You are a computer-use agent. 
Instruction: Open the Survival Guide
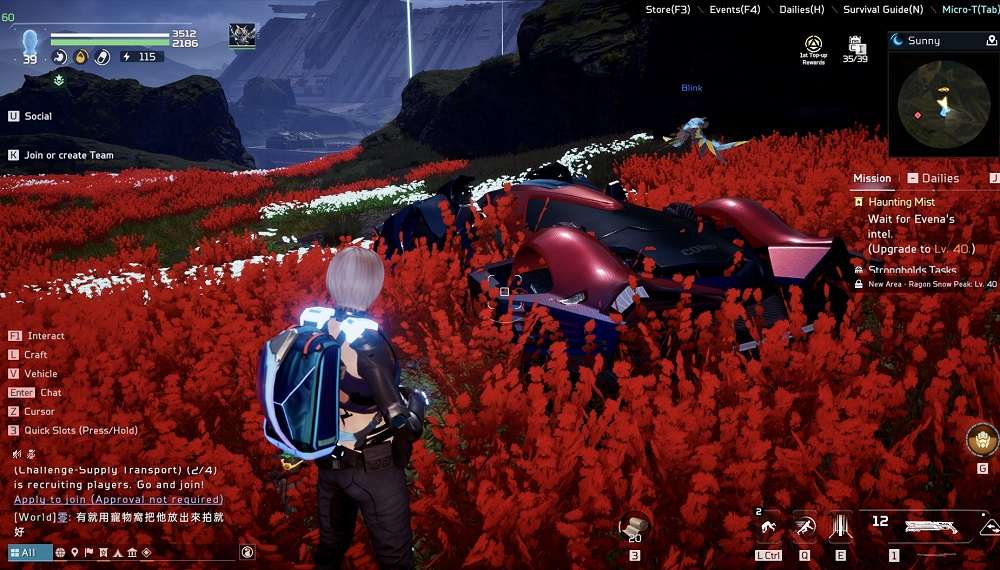pos(882,10)
